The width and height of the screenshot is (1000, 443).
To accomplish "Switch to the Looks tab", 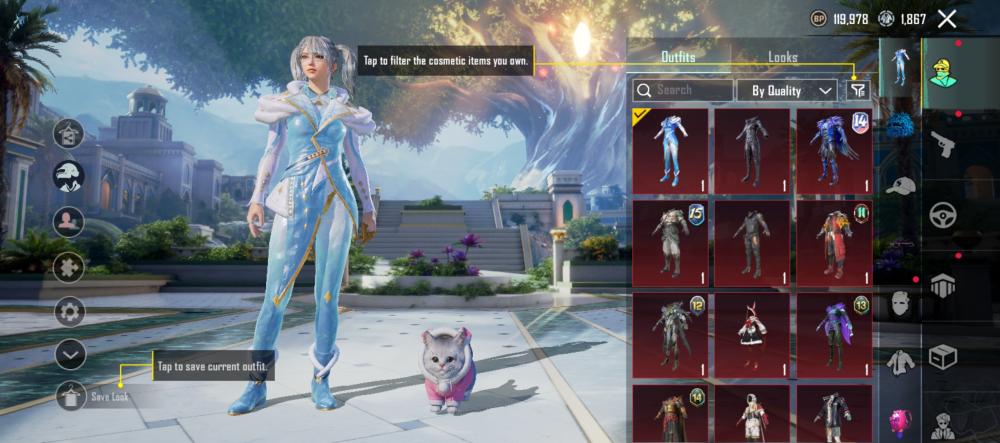I will point(782,58).
